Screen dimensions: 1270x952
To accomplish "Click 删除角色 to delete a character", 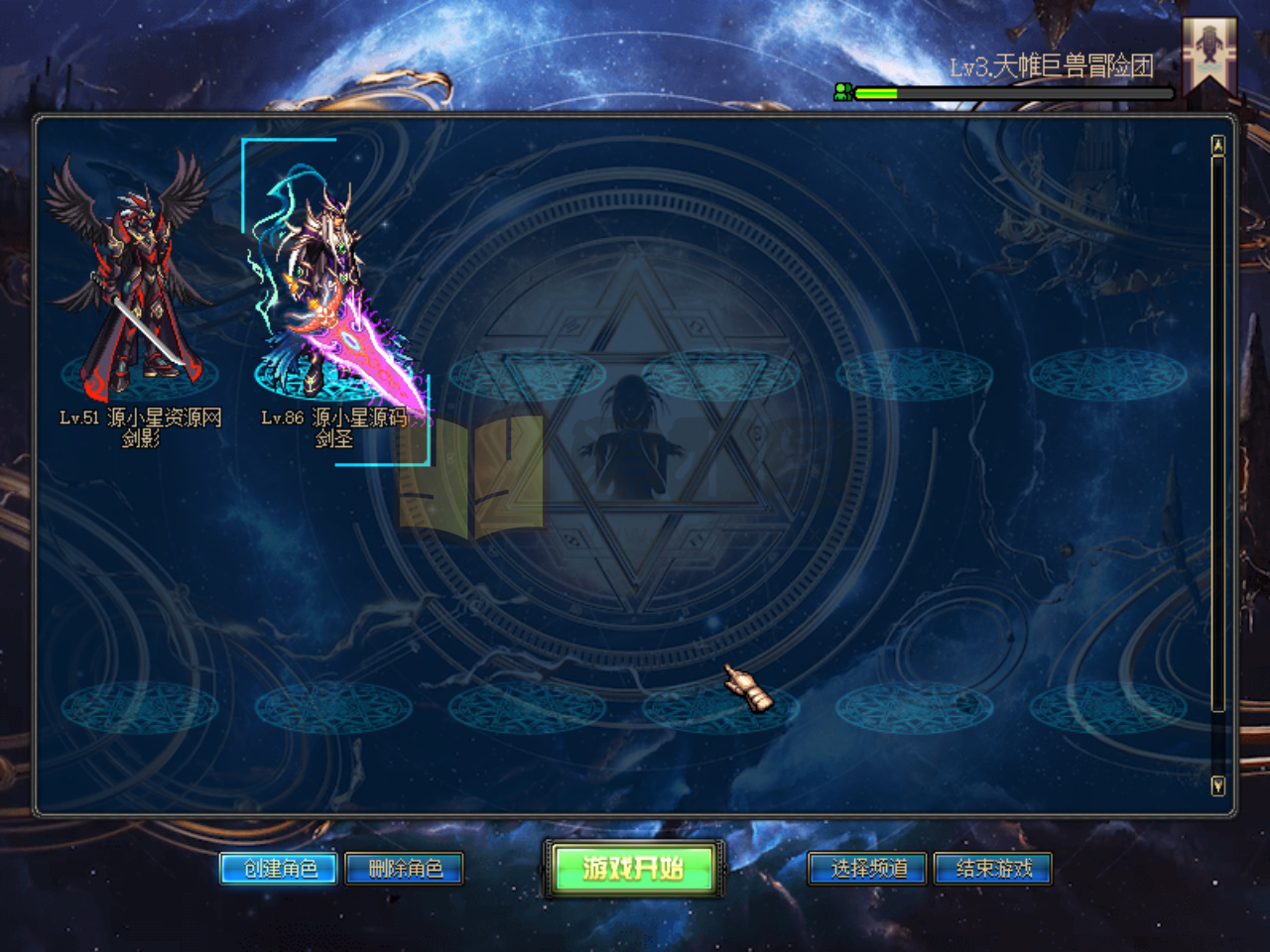I will pyautogui.click(x=402, y=868).
